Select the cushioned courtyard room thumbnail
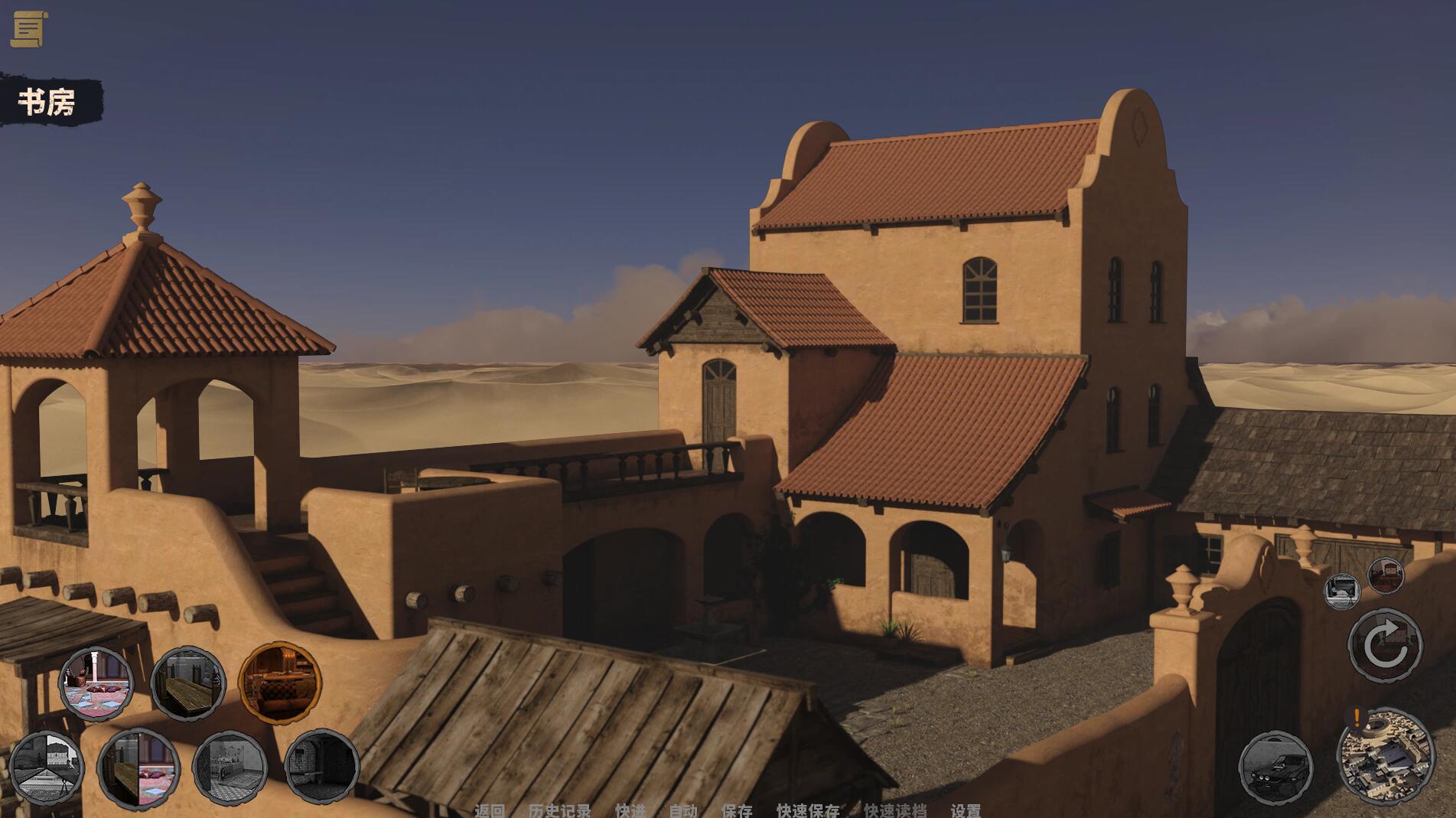1456x818 pixels. point(96,683)
